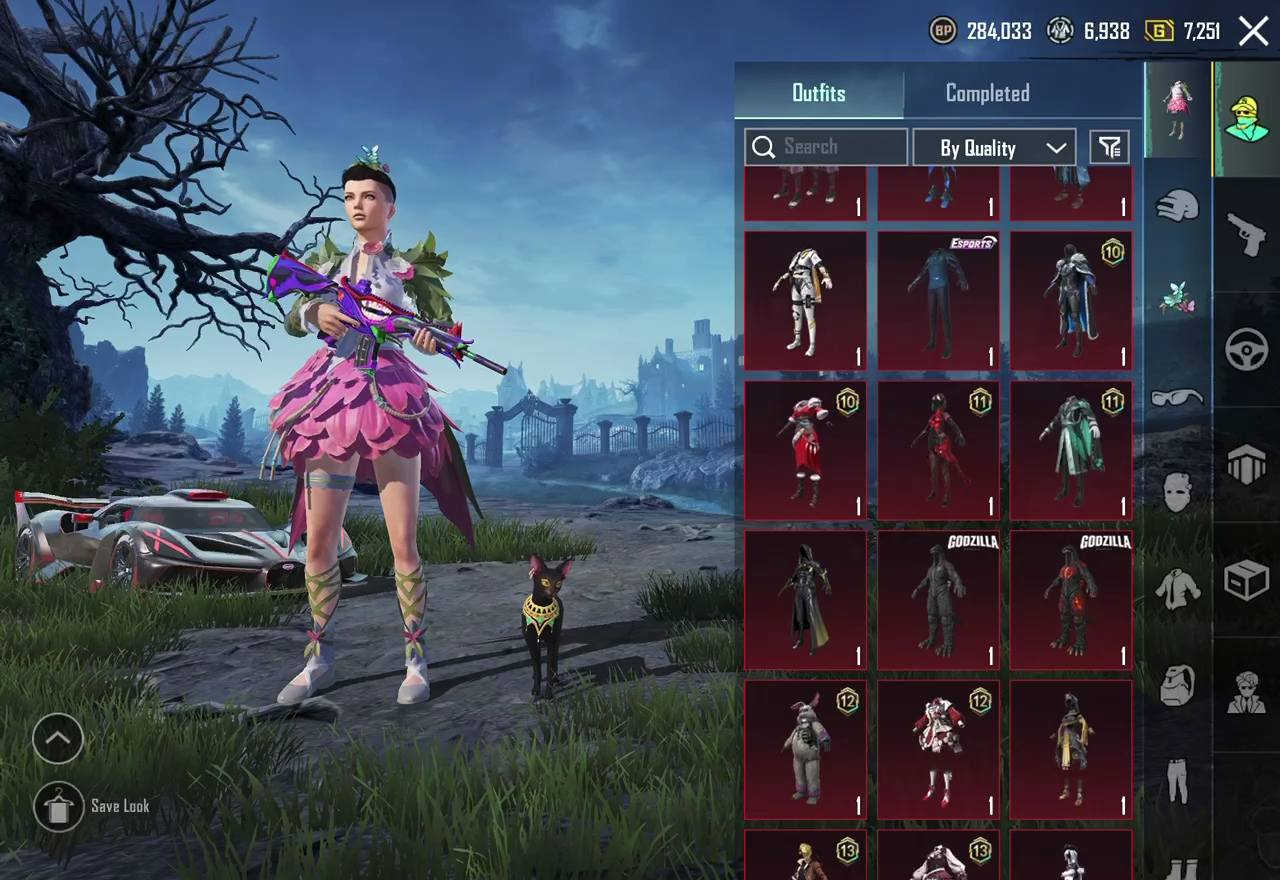Choose the Esports blue outfit
This screenshot has width=1280, height=880.
point(938,301)
